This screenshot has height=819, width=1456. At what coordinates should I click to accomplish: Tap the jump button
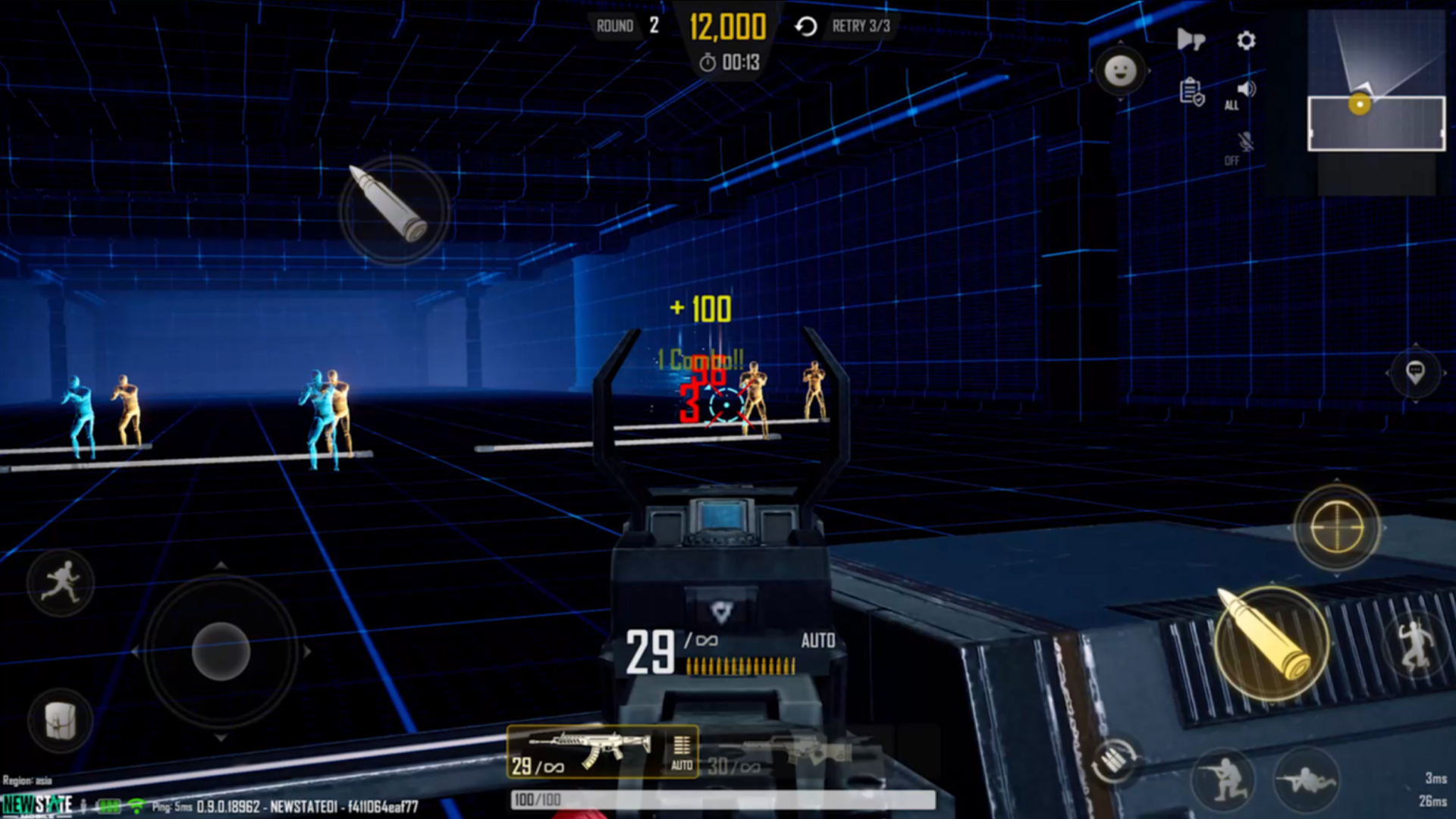[x=1415, y=644]
